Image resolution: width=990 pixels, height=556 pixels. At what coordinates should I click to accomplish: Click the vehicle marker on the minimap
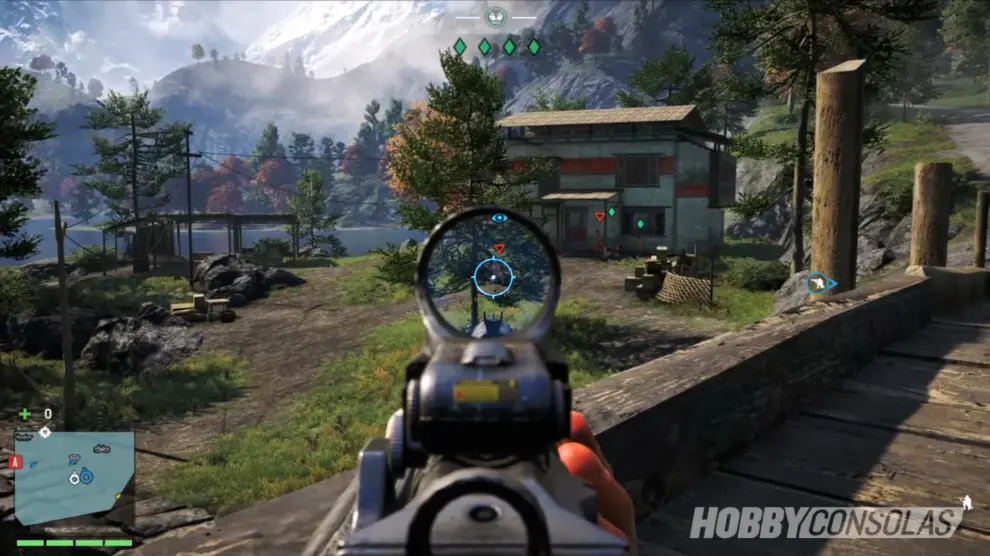point(101,449)
